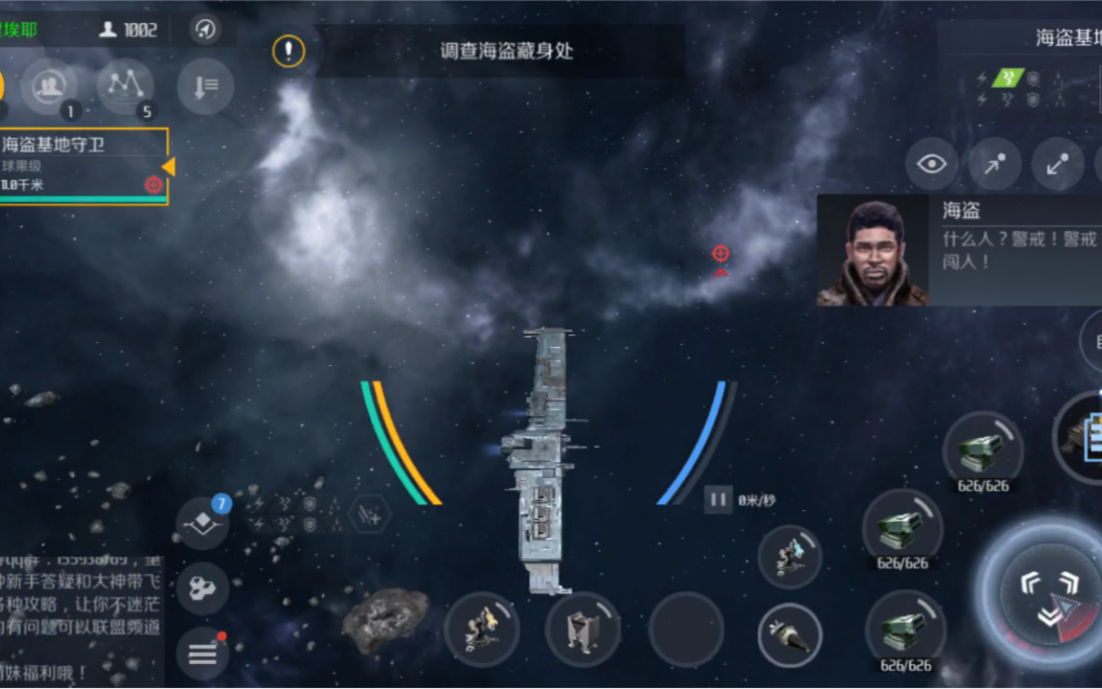The width and height of the screenshot is (1102, 689).
Task: Stop the ship with the pause button
Action: click(718, 498)
